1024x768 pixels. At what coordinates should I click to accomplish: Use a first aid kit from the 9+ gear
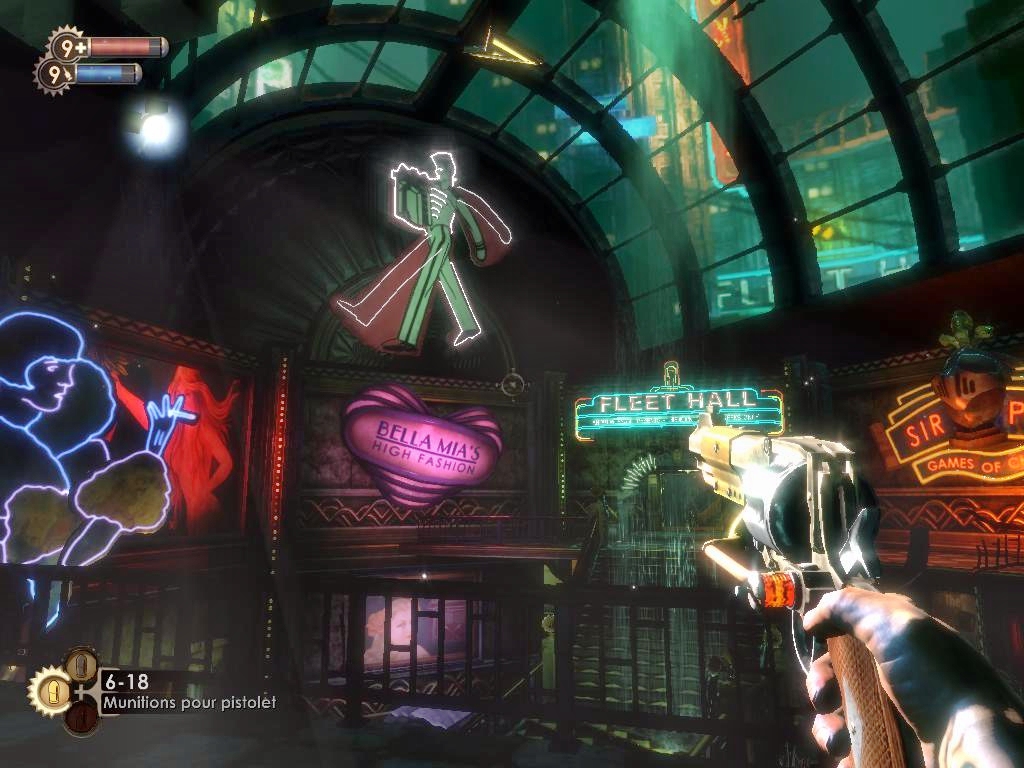click(x=66, y=46)
